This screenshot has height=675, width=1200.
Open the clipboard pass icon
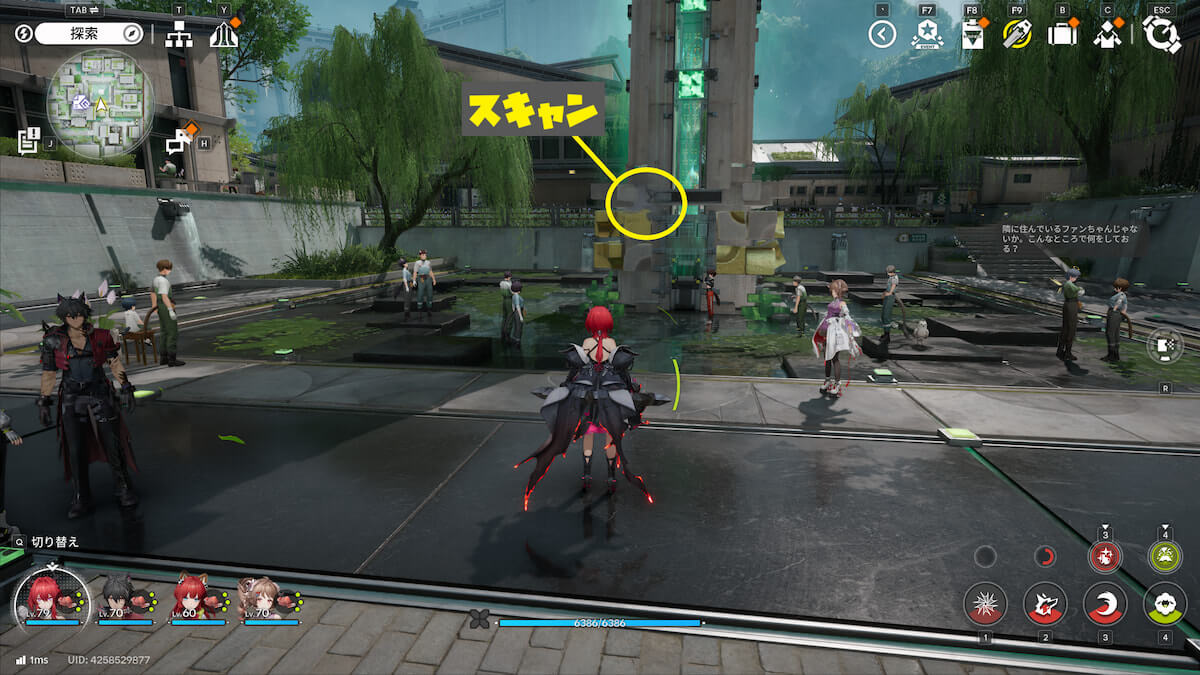tap(971, 35)
